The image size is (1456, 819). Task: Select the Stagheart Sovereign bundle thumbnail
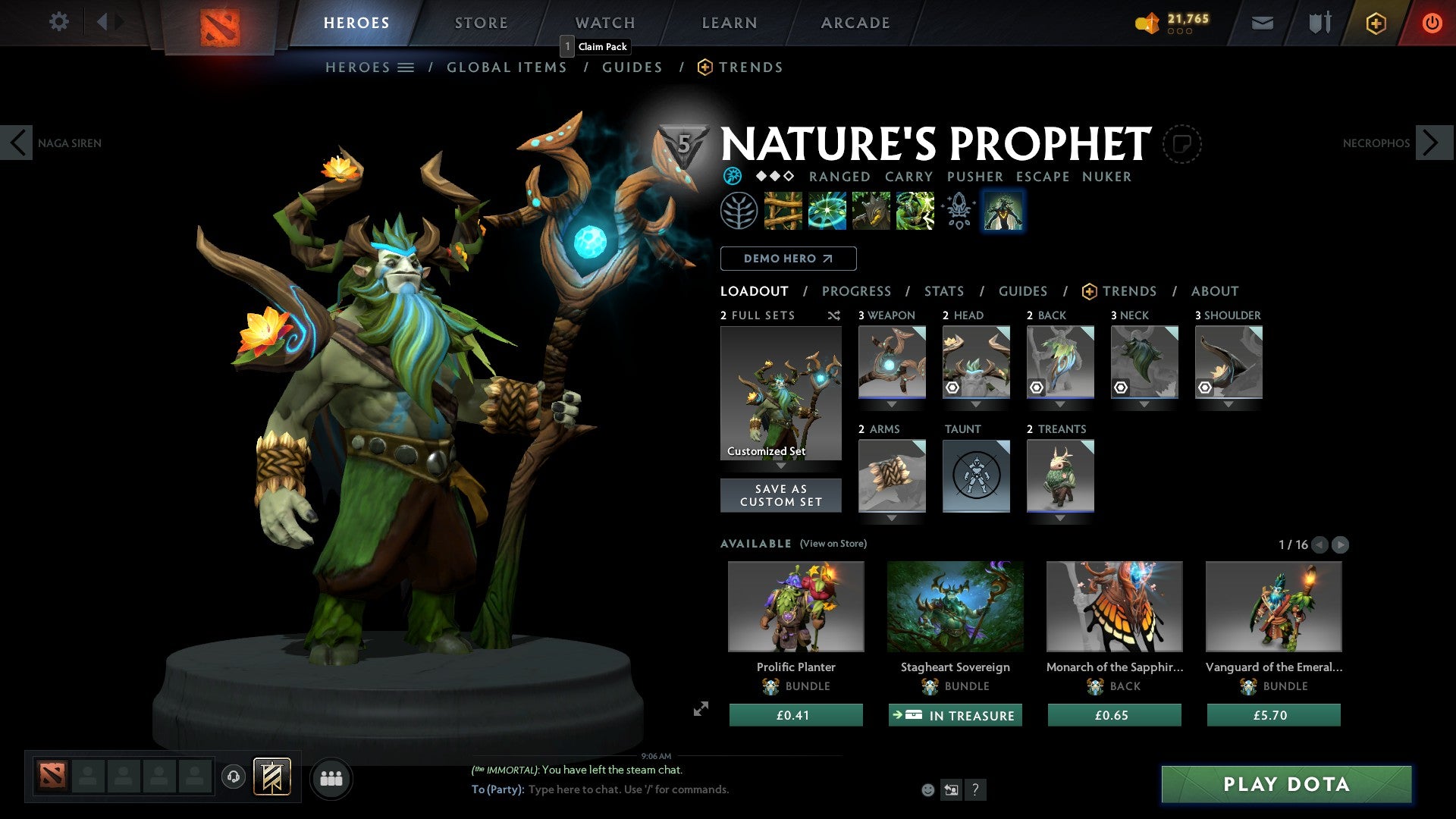point(955,606)
